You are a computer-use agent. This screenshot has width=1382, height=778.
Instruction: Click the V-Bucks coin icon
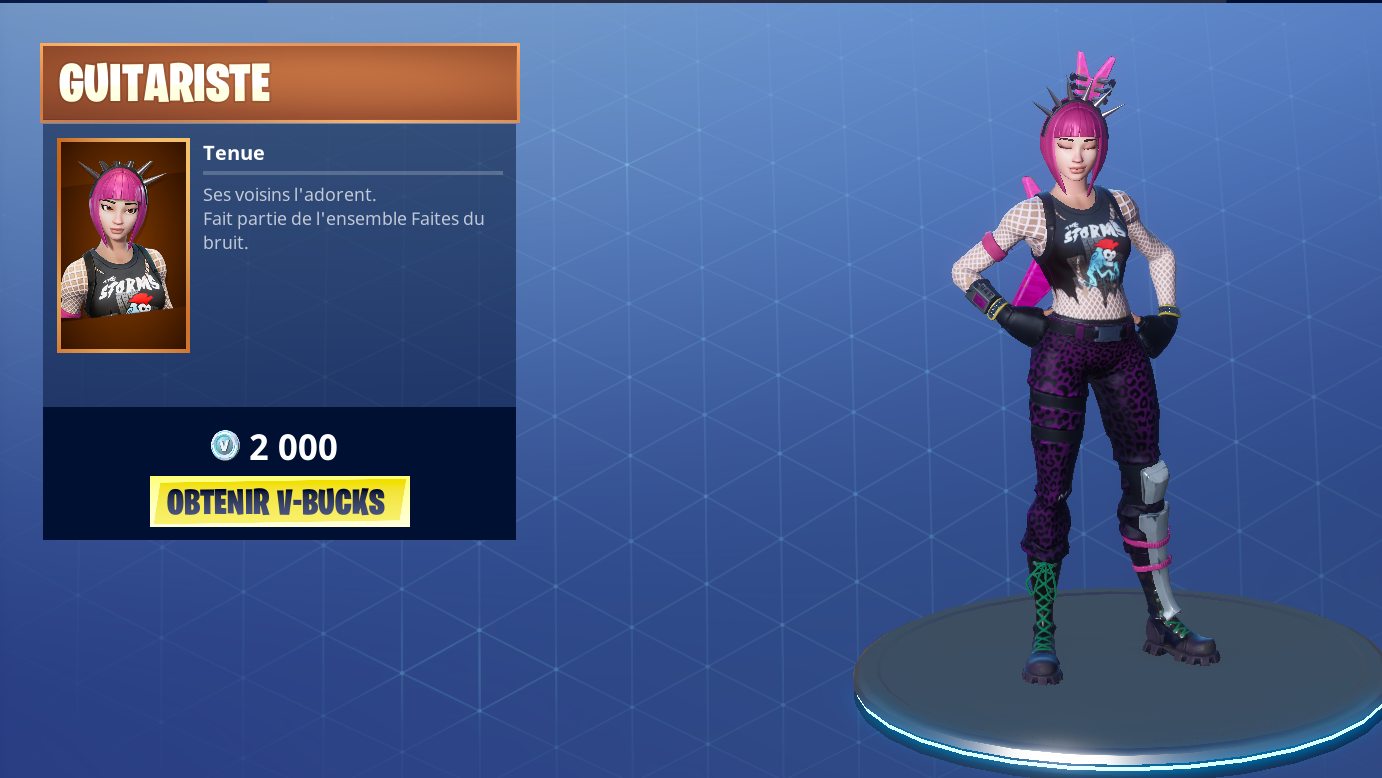pyautogui.click(x=225, y=447)
